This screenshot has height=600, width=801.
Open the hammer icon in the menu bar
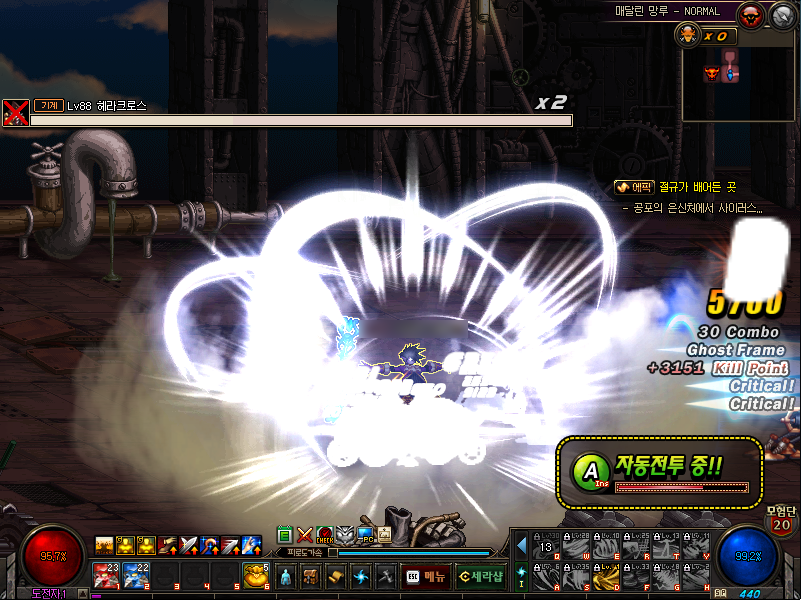point(386,577)
